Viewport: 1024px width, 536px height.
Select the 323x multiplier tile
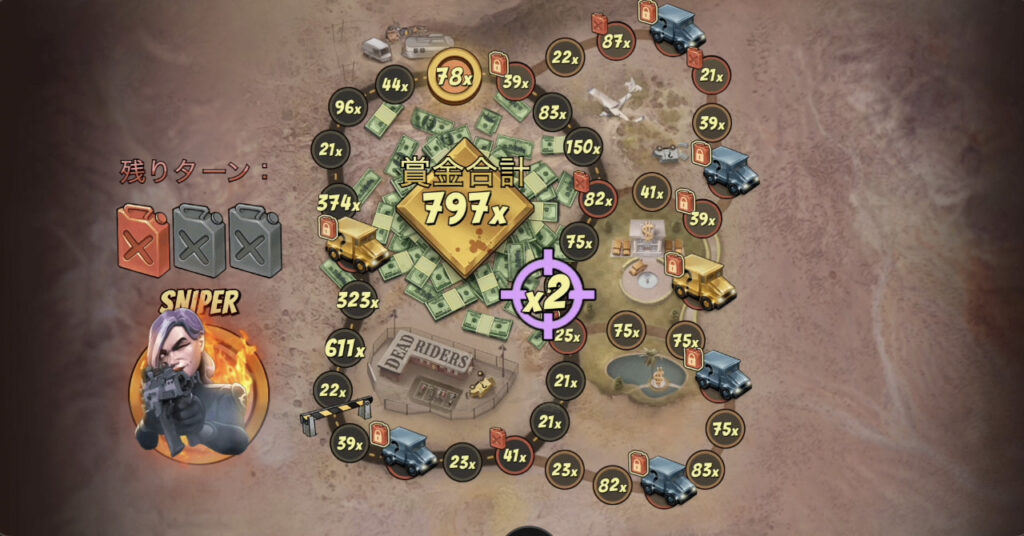[x=357, y=299]
